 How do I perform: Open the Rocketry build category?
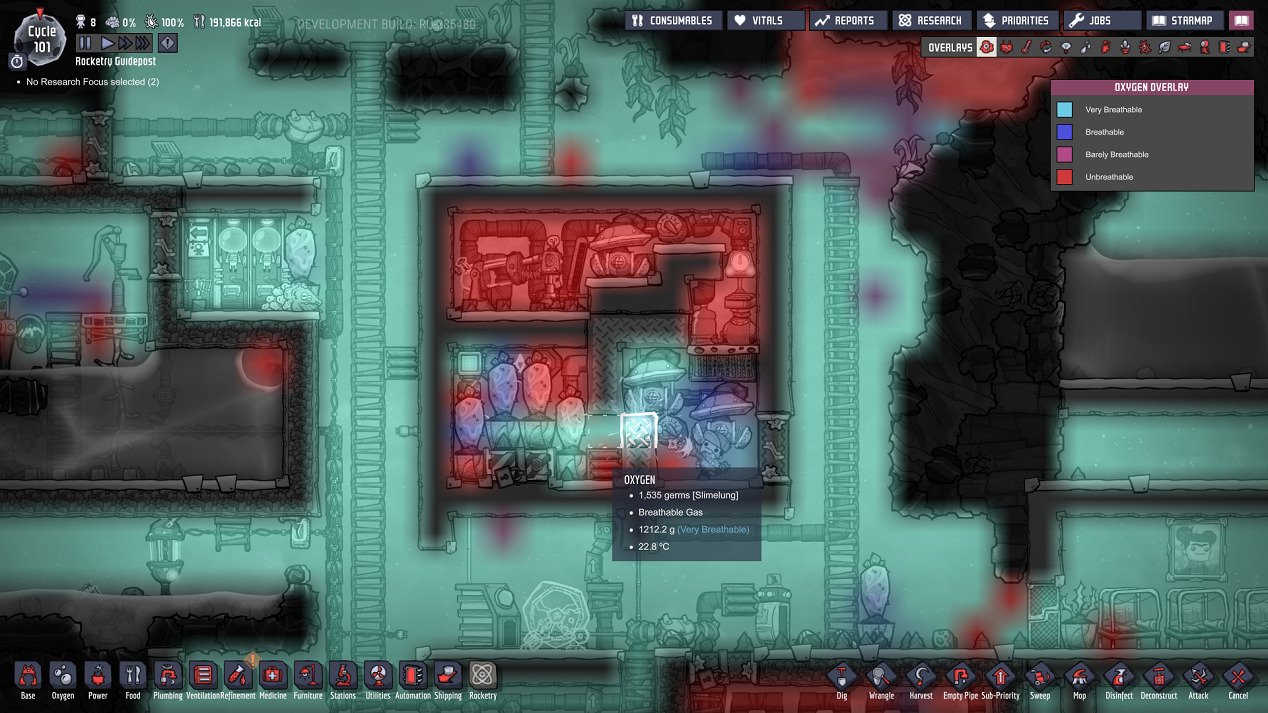[x=482, y=676]
